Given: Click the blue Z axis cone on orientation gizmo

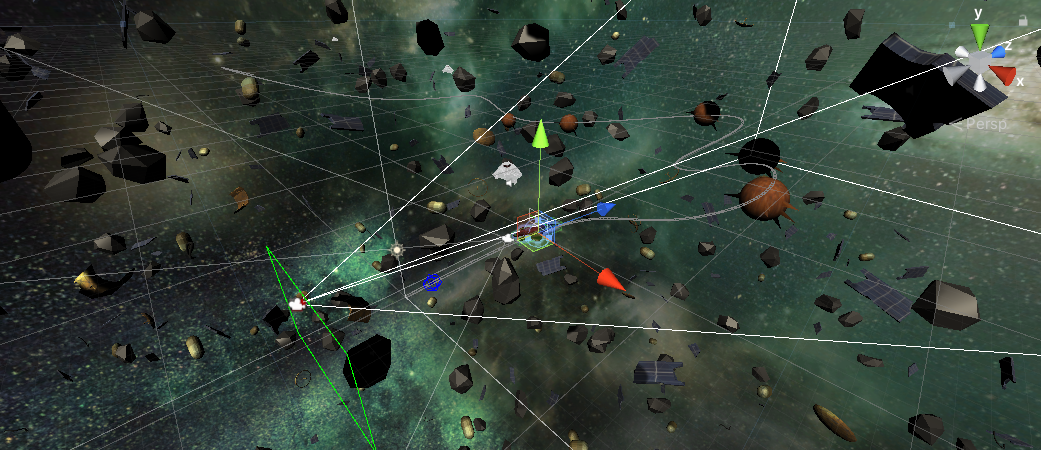Looking at the screenshot, I should (998, 51).
